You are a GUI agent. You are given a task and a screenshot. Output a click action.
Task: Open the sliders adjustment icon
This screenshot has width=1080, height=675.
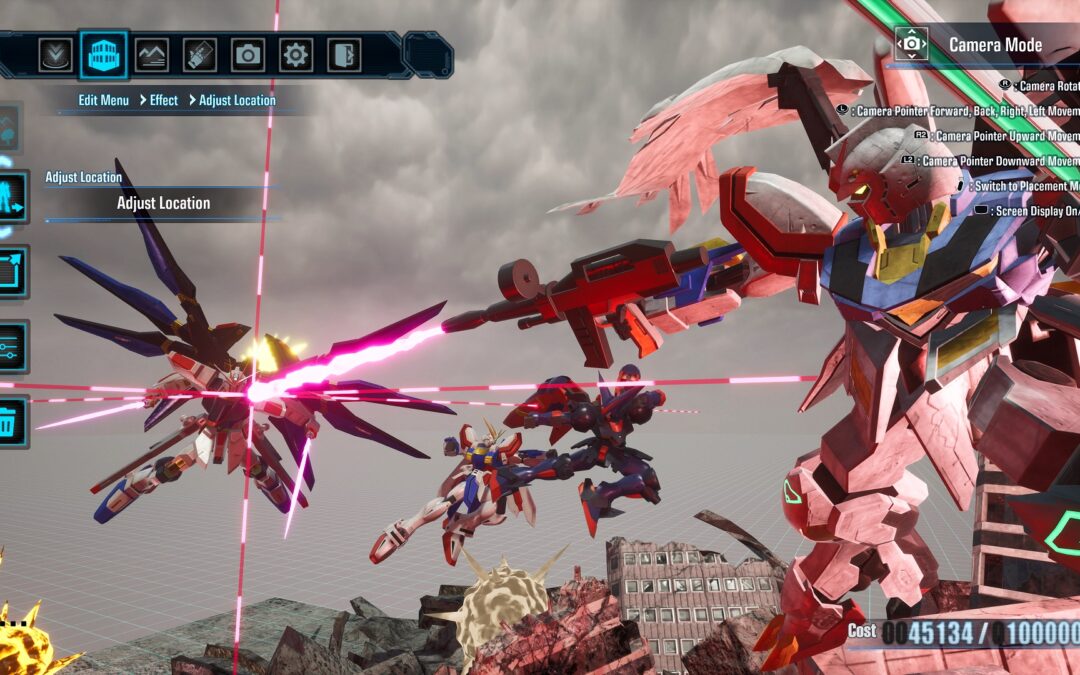tap(10, 347)
